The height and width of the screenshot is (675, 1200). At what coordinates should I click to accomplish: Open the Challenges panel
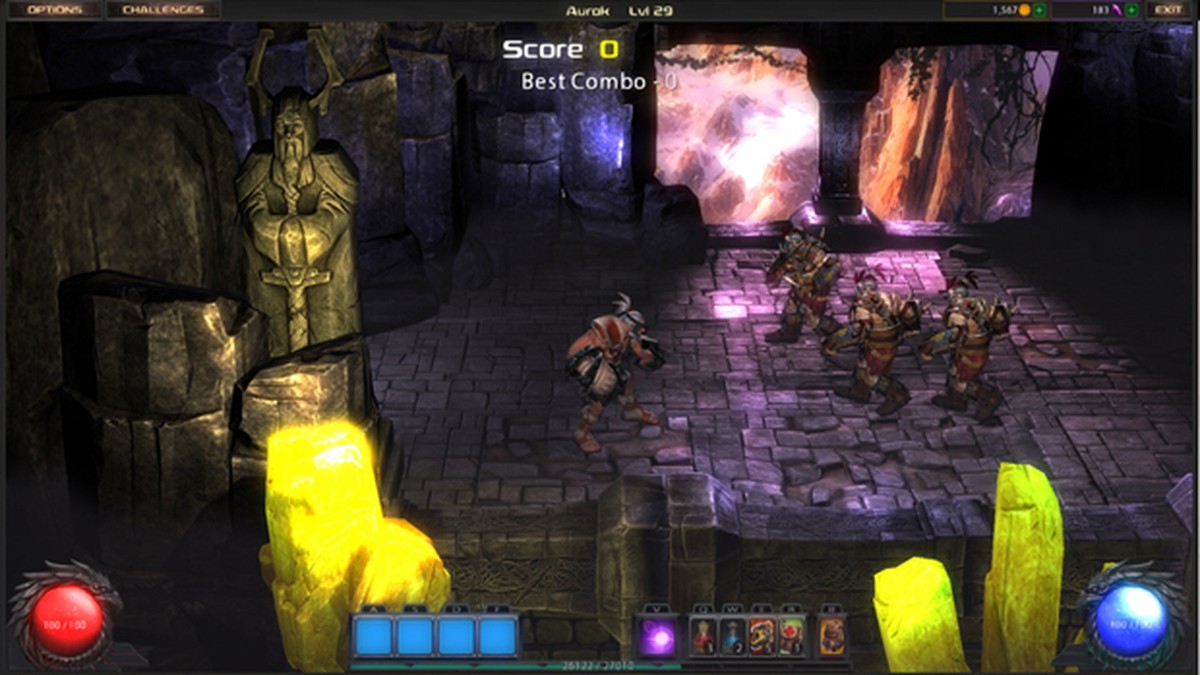coord(162,10)
